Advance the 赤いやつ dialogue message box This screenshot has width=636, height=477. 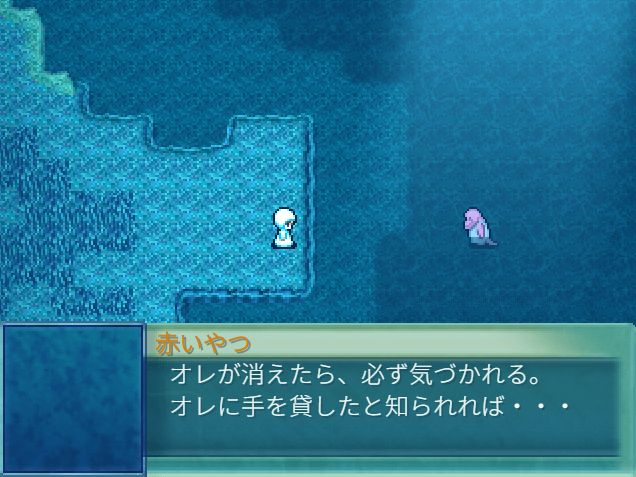point(388,395)
